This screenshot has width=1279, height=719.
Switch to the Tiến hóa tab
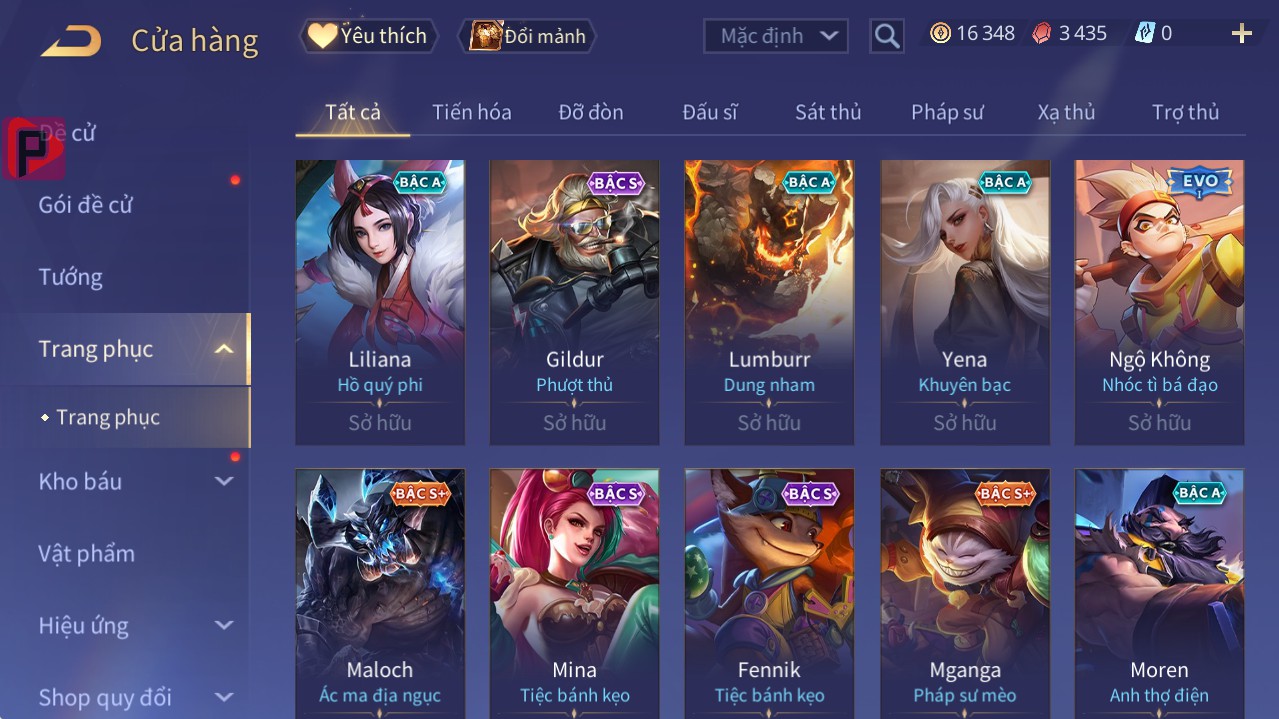(471, 112)
